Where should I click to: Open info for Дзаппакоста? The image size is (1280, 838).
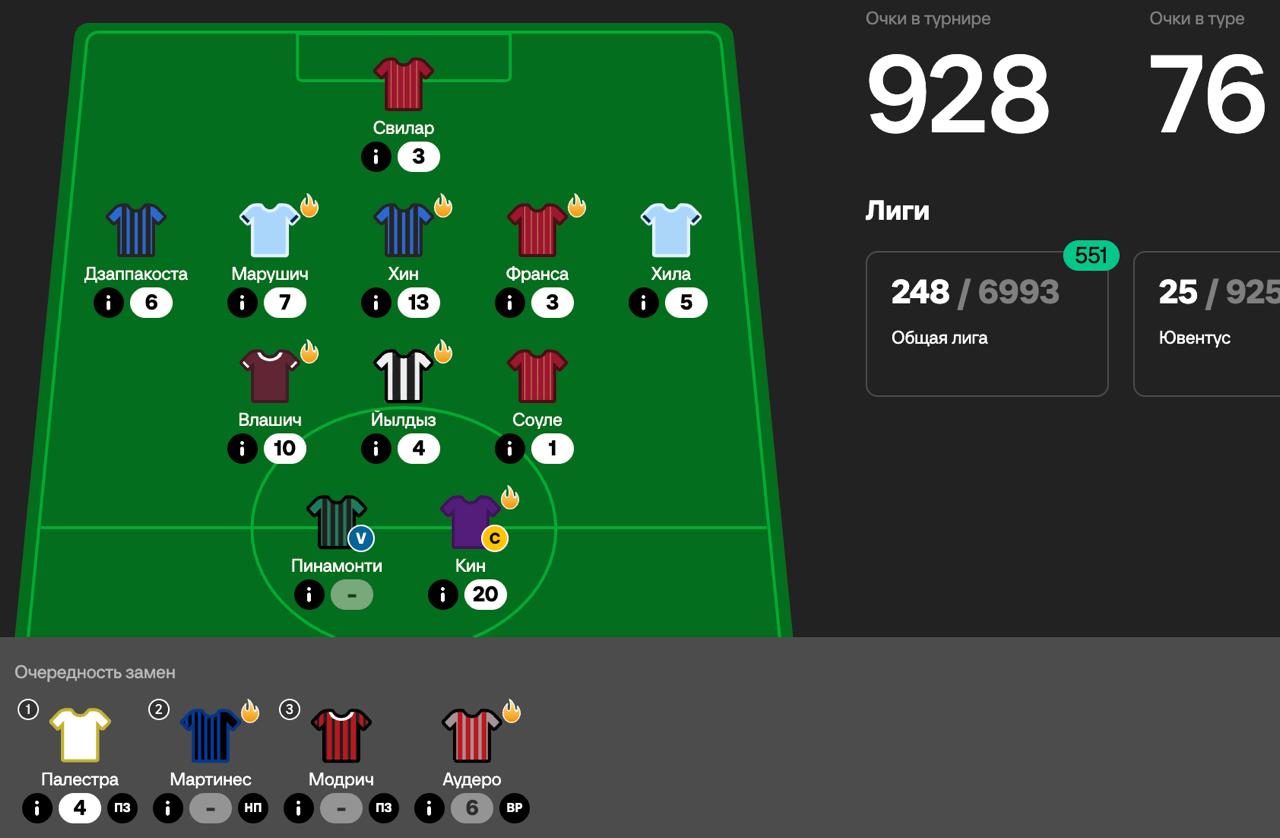(x=108, y=303)
